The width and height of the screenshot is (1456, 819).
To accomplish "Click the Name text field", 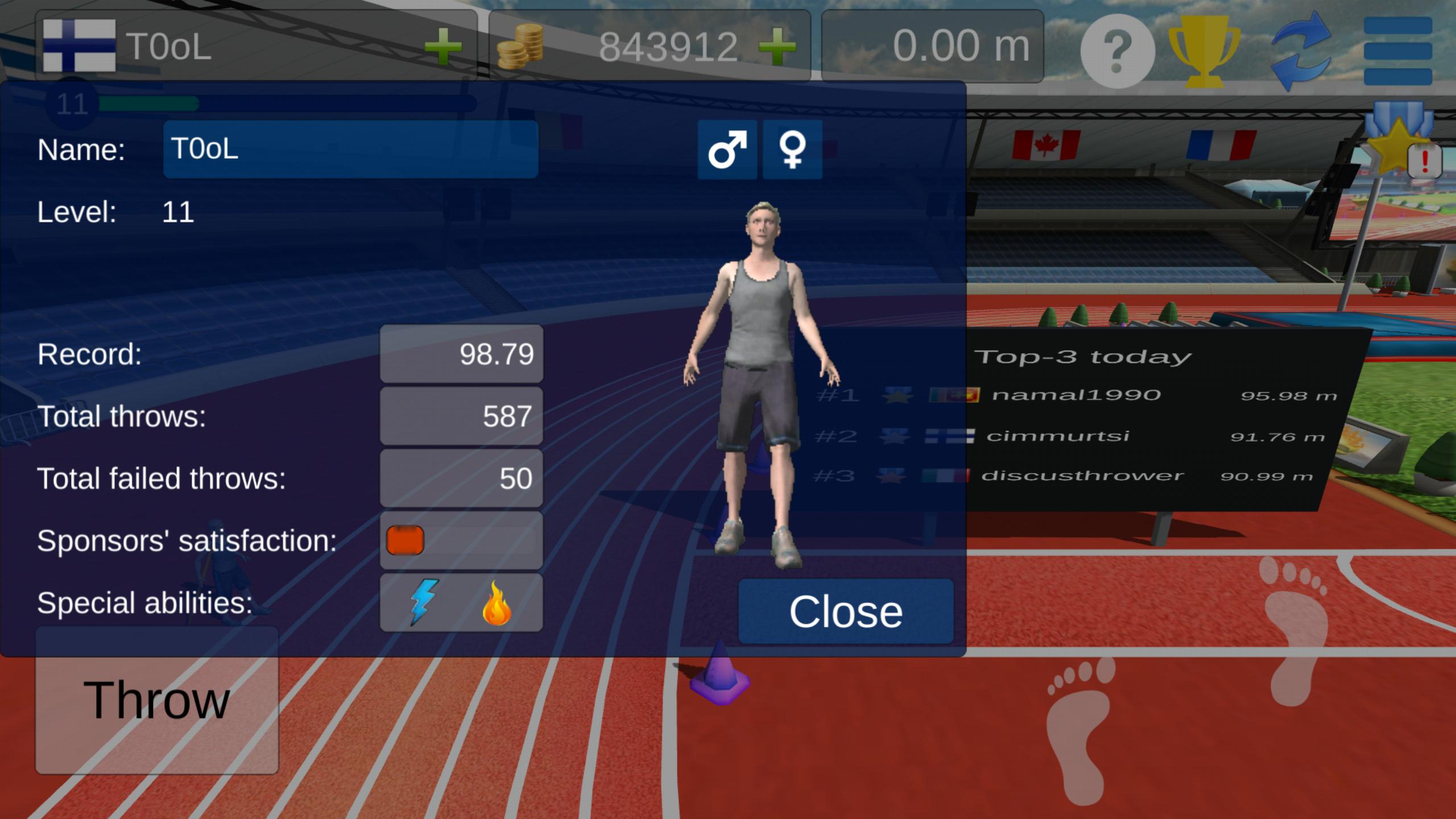I will [350, 150].
